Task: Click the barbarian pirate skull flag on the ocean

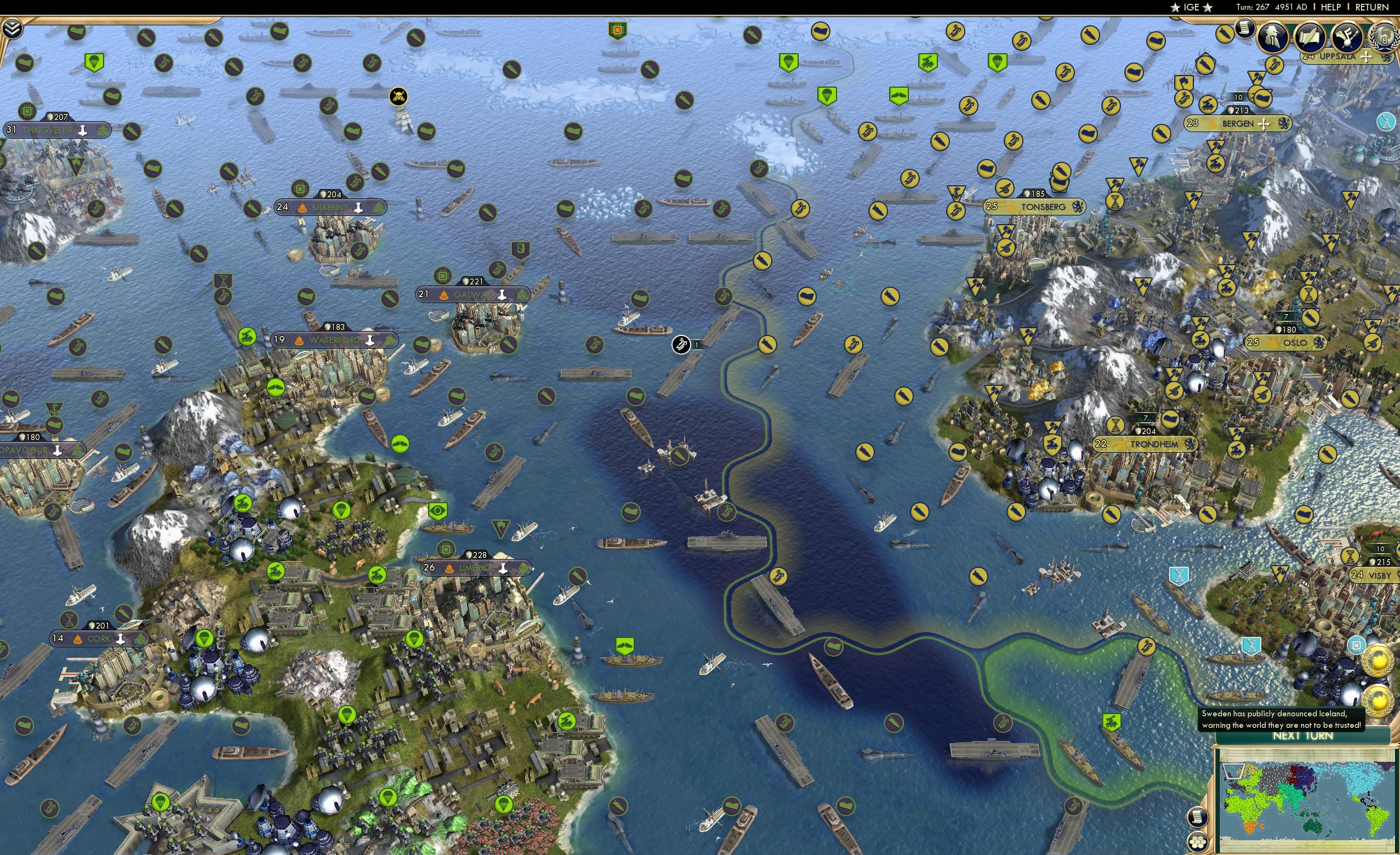Action: [x=399, y=97]
